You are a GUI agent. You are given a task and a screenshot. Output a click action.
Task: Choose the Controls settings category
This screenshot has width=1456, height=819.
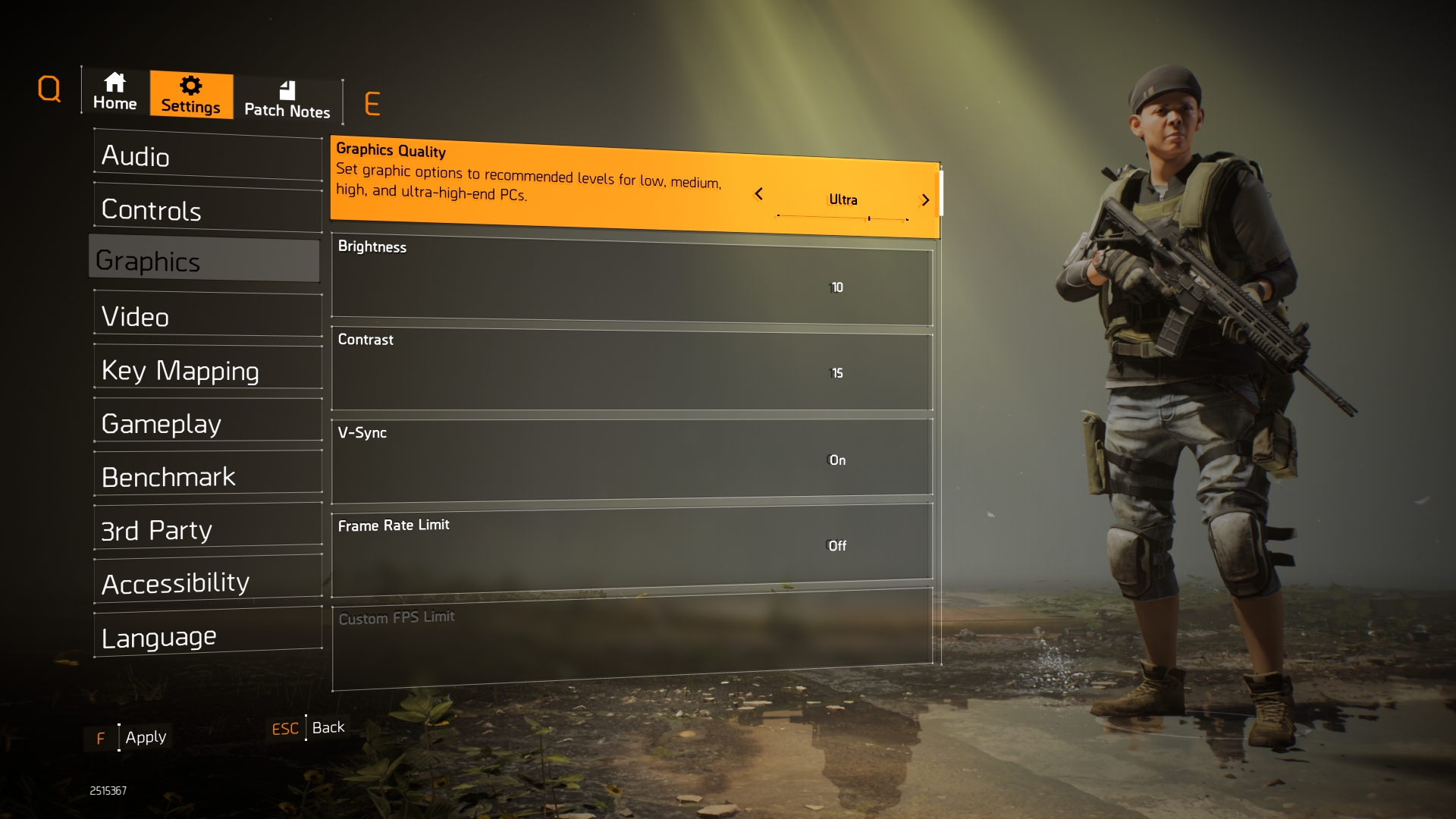click(x=207, y=210)
